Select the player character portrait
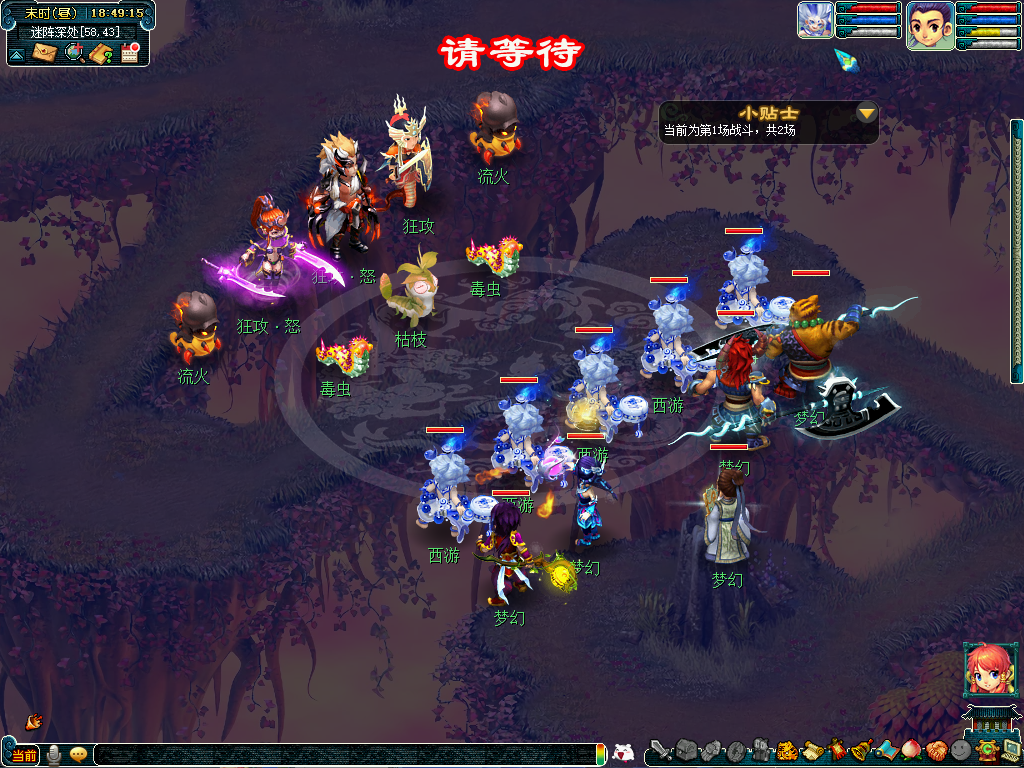The height and width of the screenshot is (768, 1024). (x=930, y=25)
